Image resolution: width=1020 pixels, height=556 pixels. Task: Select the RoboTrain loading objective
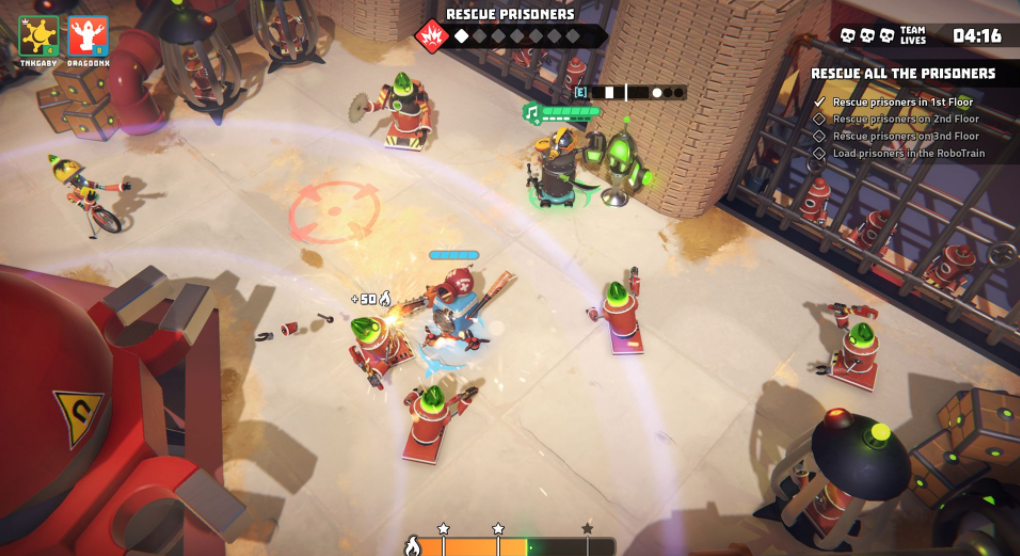908,153
